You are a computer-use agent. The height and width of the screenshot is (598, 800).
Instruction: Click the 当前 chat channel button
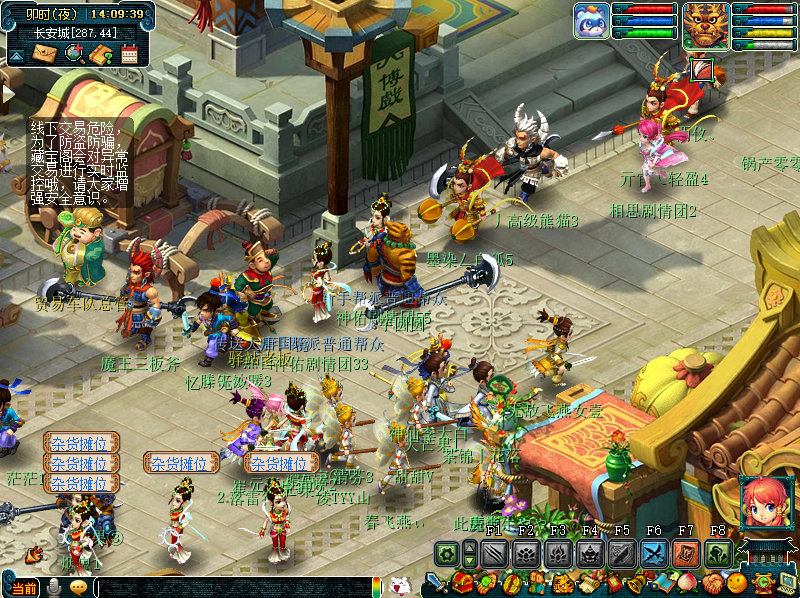(x=24, y=588)
